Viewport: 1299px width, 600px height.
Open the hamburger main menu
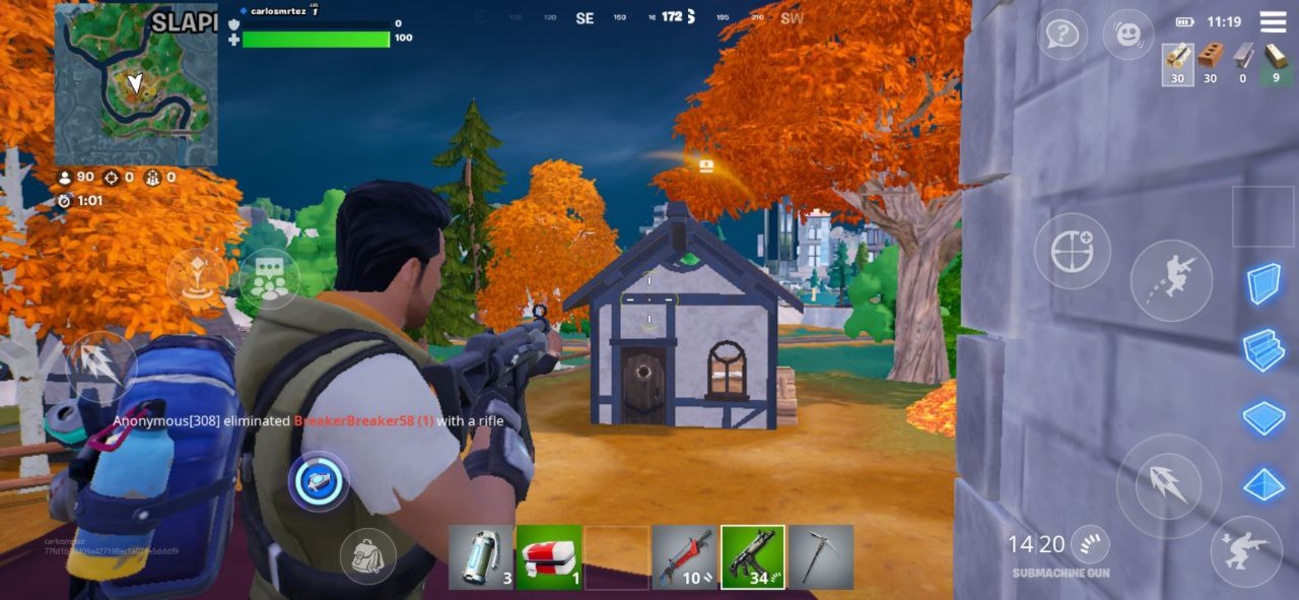pos(1273,22)
